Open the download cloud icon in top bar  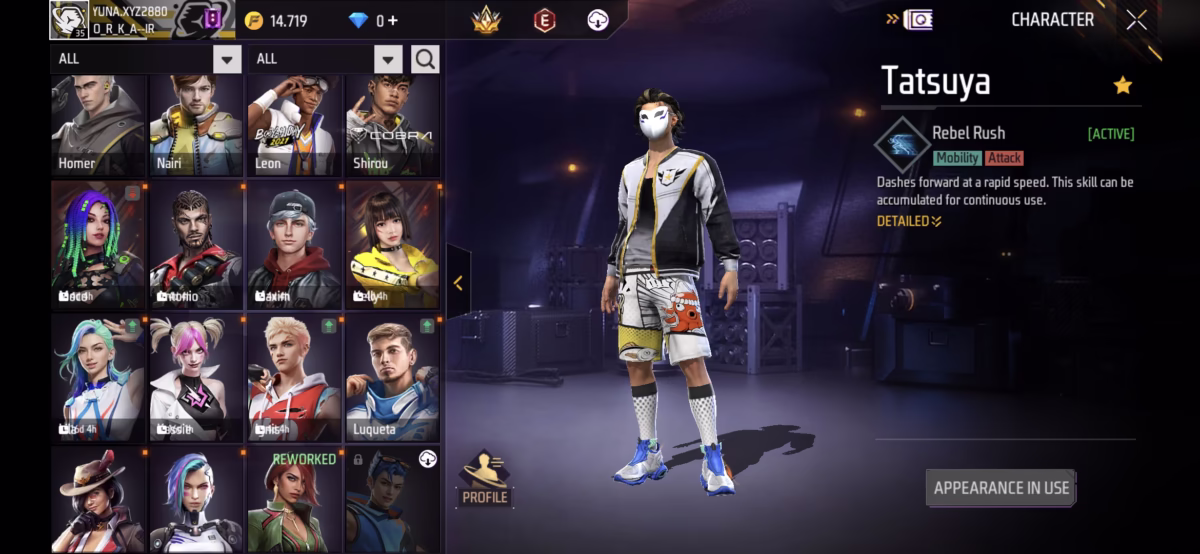(x=598, y=20)
